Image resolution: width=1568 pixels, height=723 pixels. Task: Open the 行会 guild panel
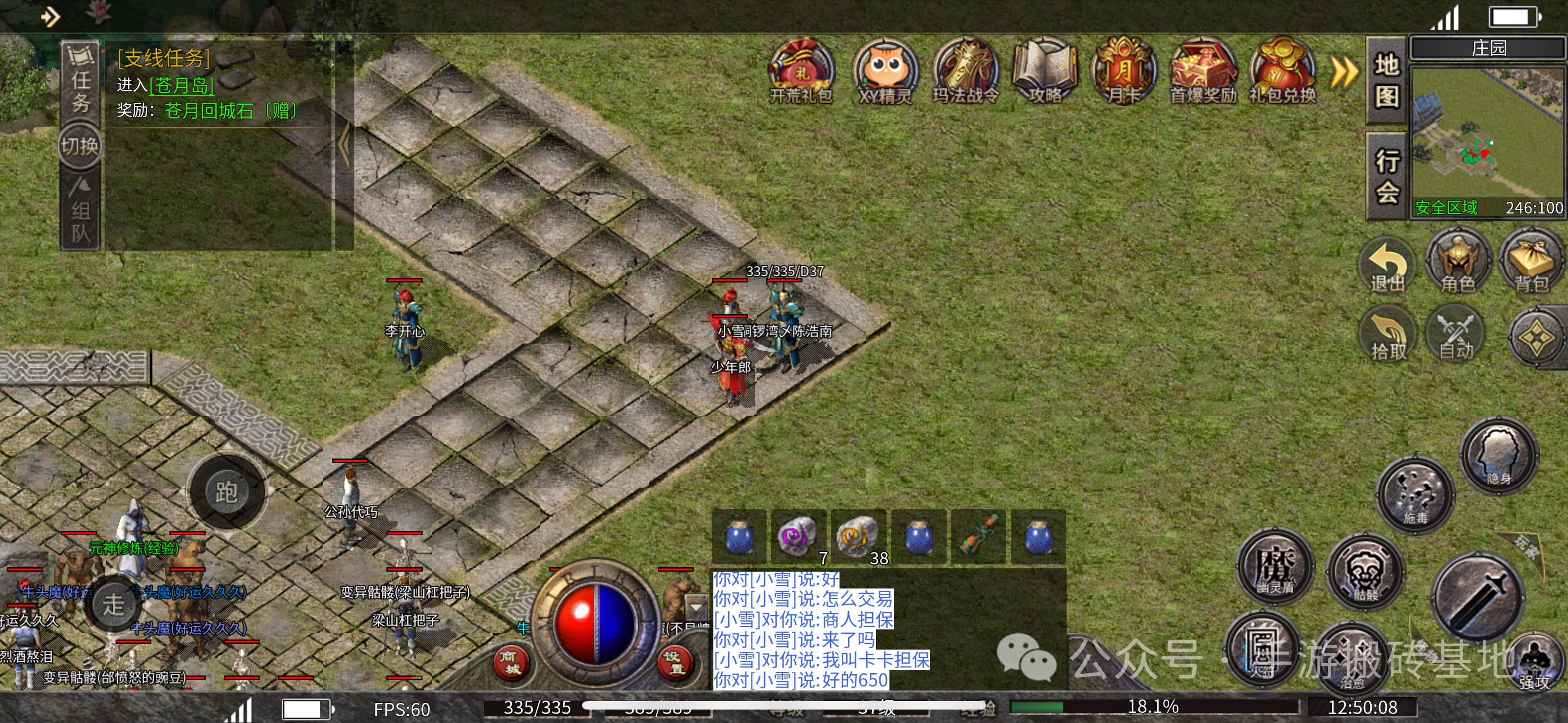pyautogui.click(x=1387, y=177)
